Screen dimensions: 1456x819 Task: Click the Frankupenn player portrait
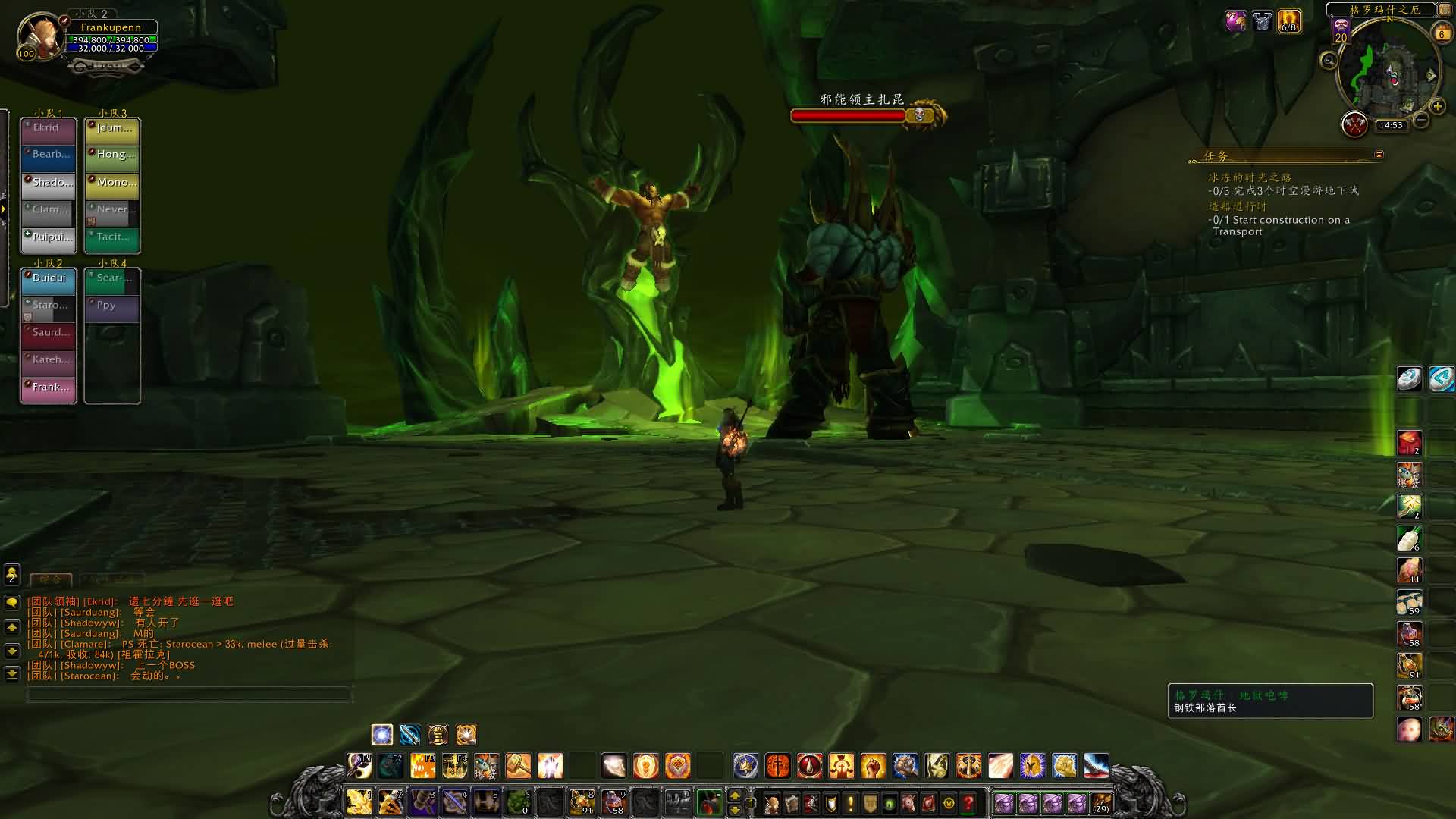pyautogui.click(x=39, y=36)
